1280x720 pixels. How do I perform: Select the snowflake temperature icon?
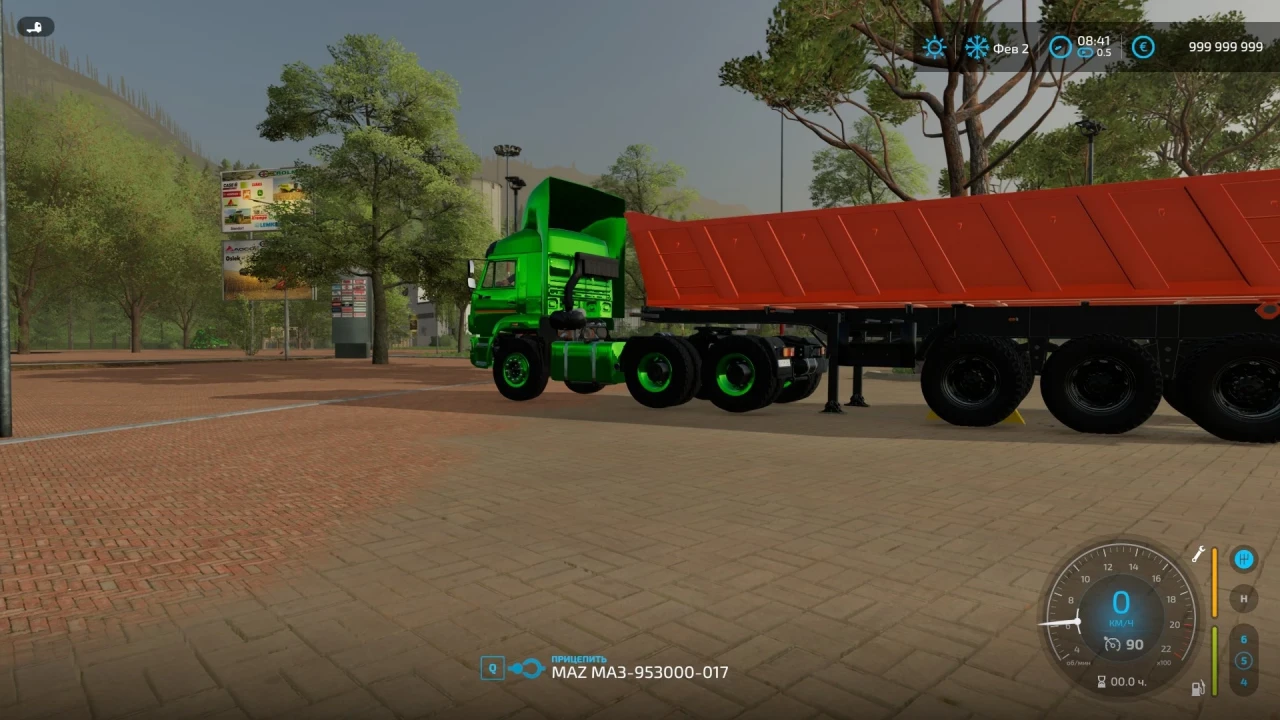[975, 47]
